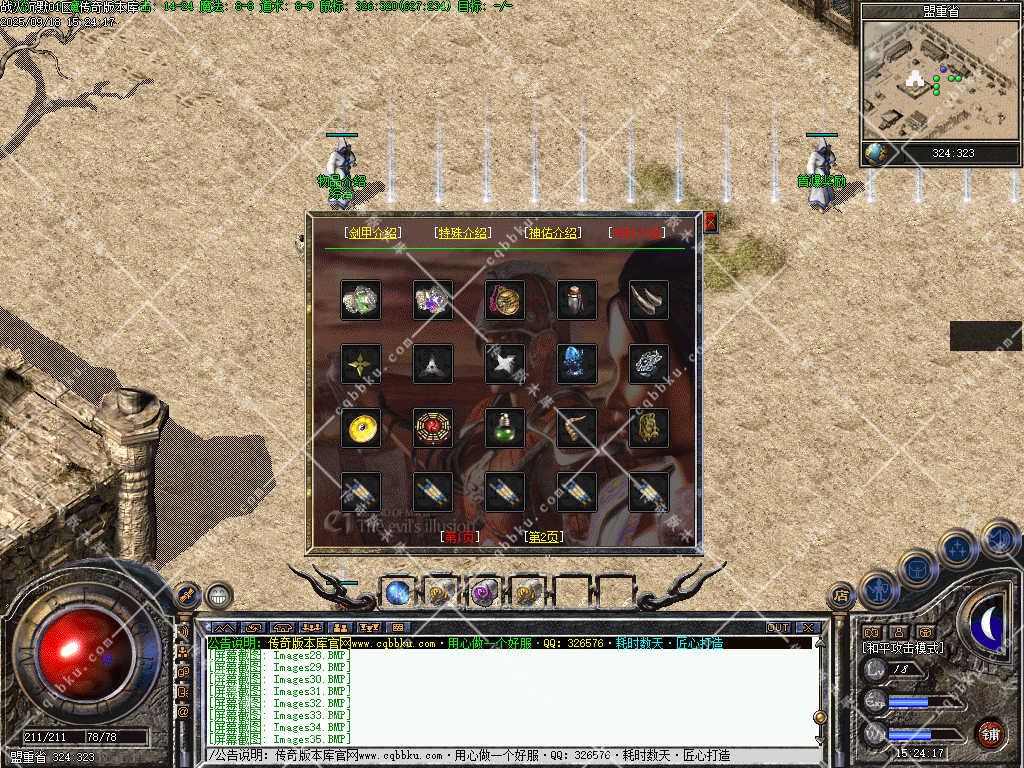Select the red bagua disc item
The width and height of the screenshot is (1024, 768).
(x=433, y=428)
